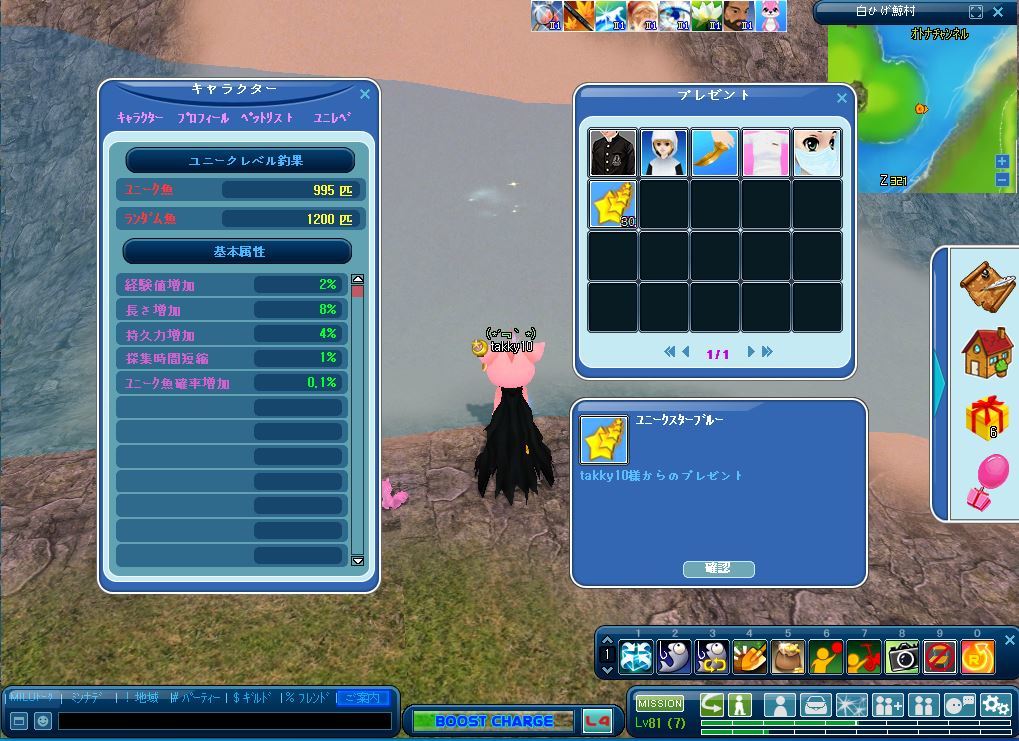Select the ユニークスターブルー star item slot

tap(613, 204)
